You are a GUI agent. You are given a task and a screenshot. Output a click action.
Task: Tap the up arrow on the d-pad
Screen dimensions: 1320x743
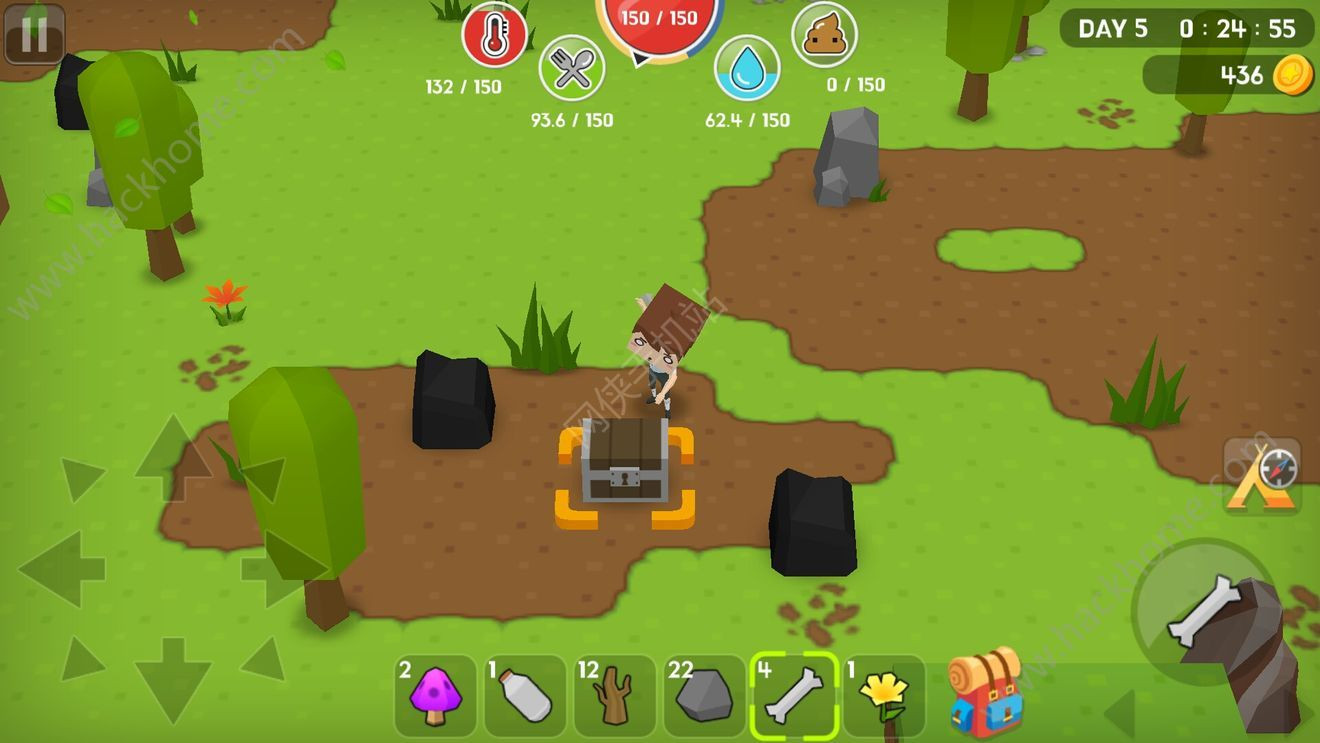tap(172, 457)
